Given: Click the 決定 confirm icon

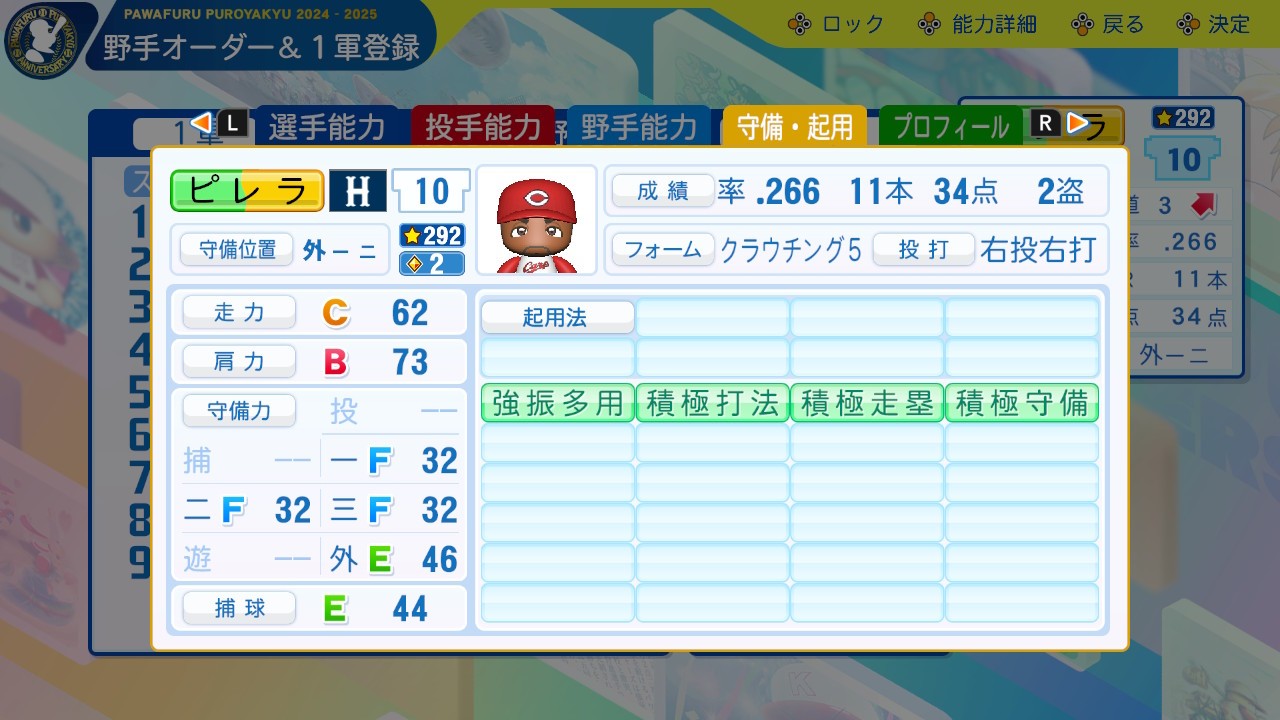Looking at the screenshot, I should pos(1190,23).
